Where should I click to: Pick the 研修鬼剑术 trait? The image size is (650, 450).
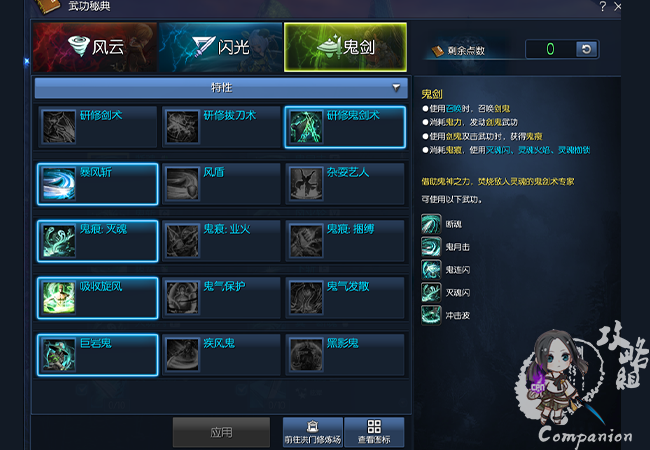tap(345, 127)
